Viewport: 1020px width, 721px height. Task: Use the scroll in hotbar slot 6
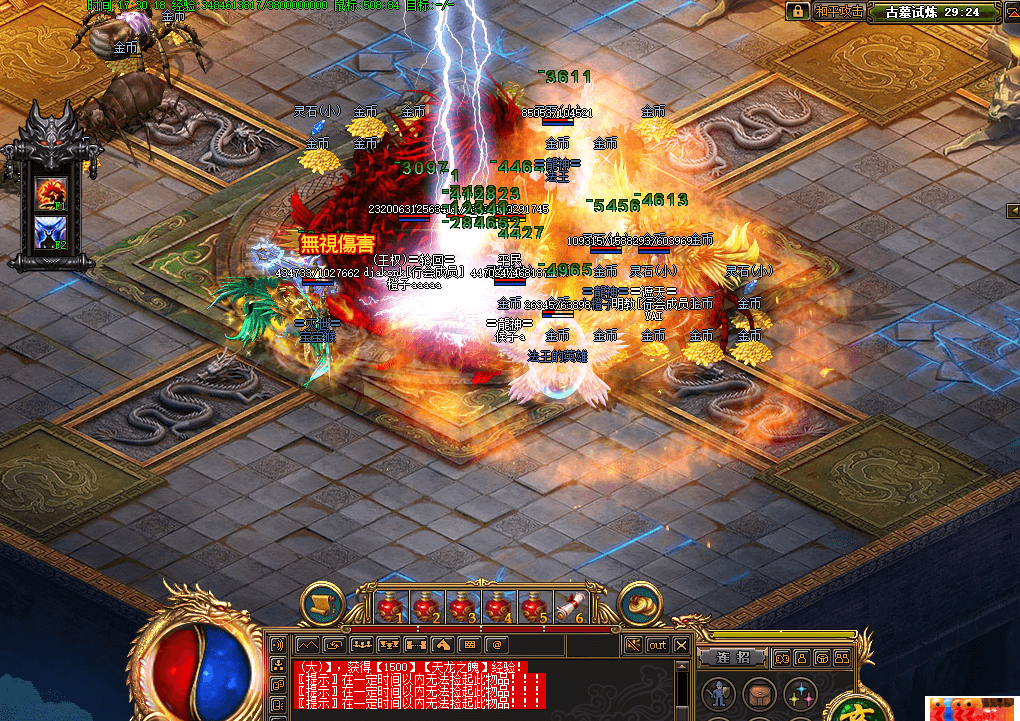(x=569, y=605)
